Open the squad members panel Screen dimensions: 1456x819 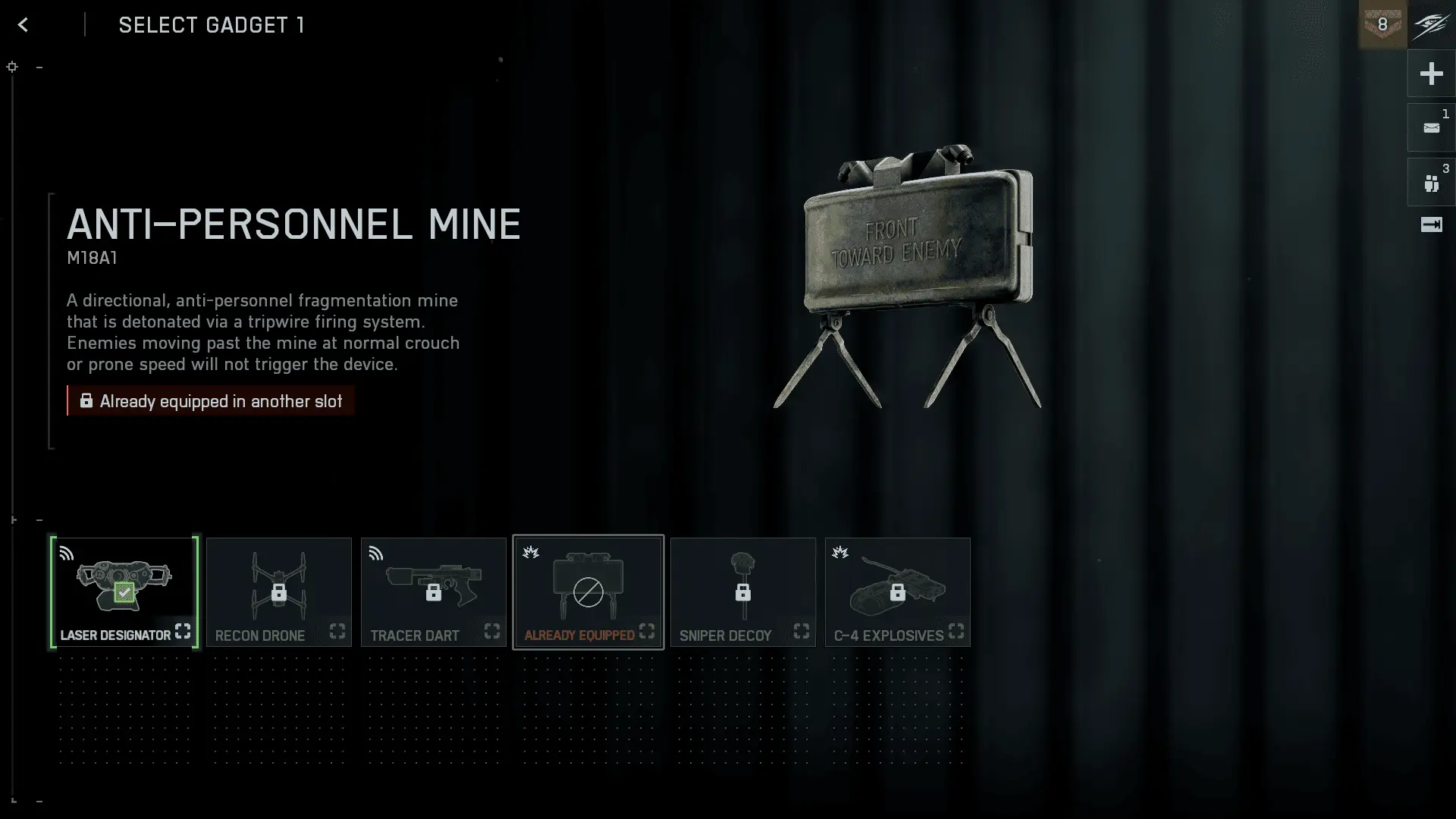(1431, 183)
